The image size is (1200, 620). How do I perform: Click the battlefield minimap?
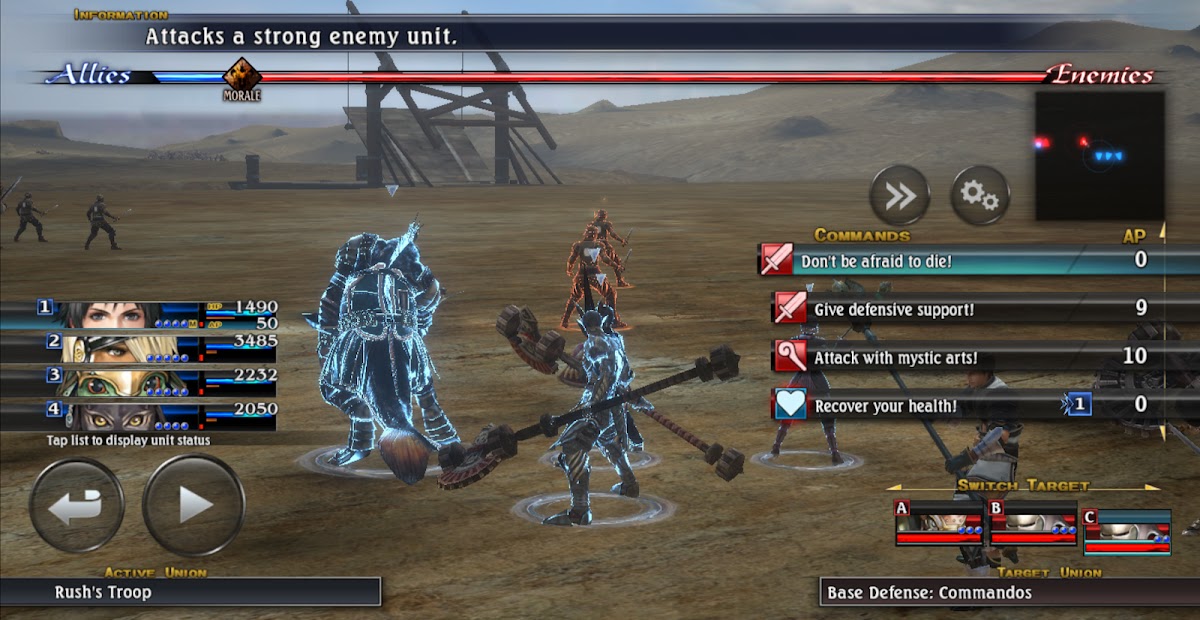point(1099,156)
